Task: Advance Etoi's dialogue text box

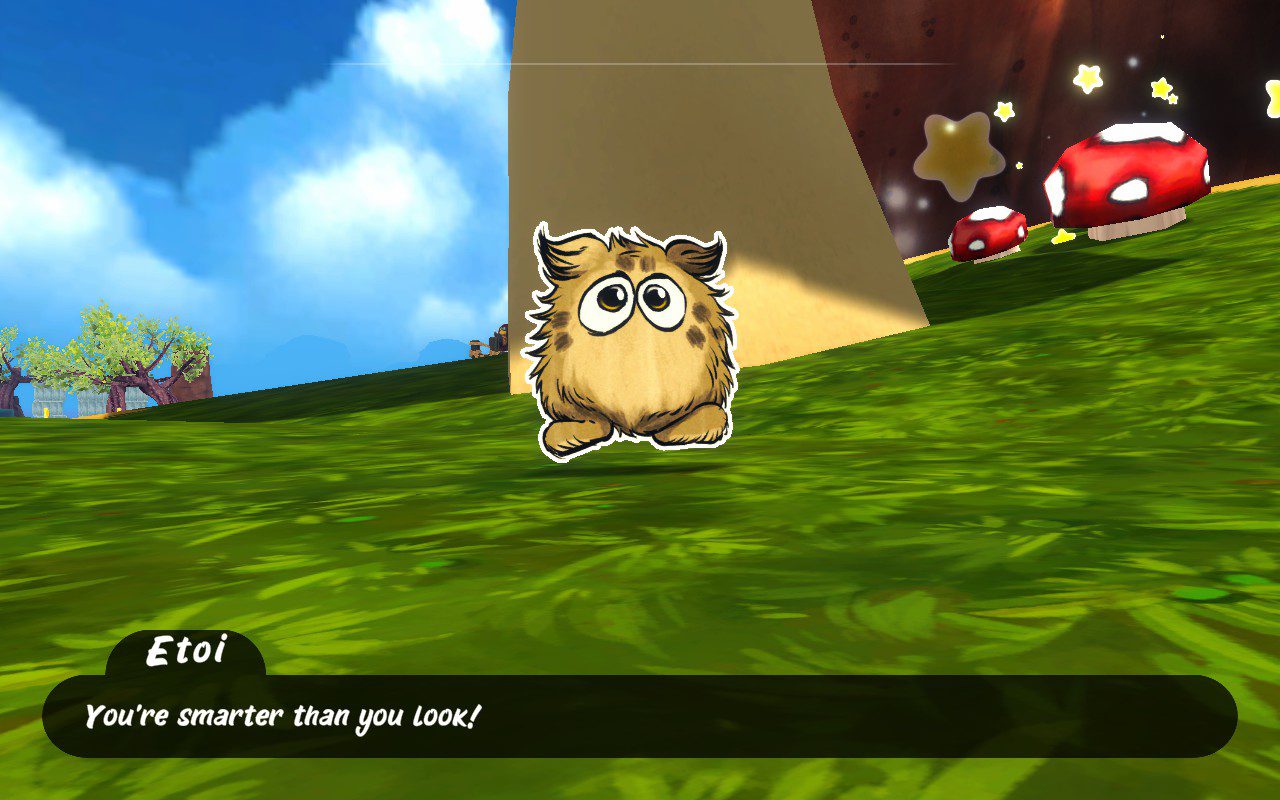Action: pos(640,716)
